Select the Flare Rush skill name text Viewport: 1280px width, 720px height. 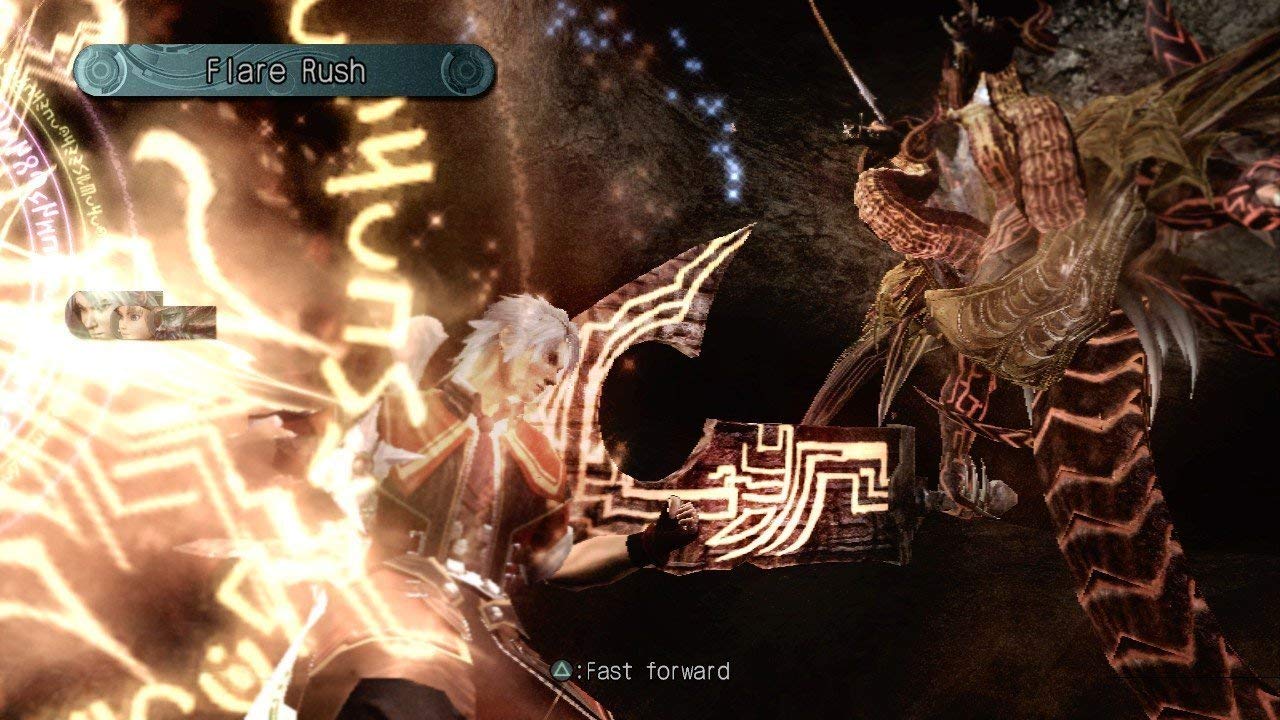click(285, 71)
